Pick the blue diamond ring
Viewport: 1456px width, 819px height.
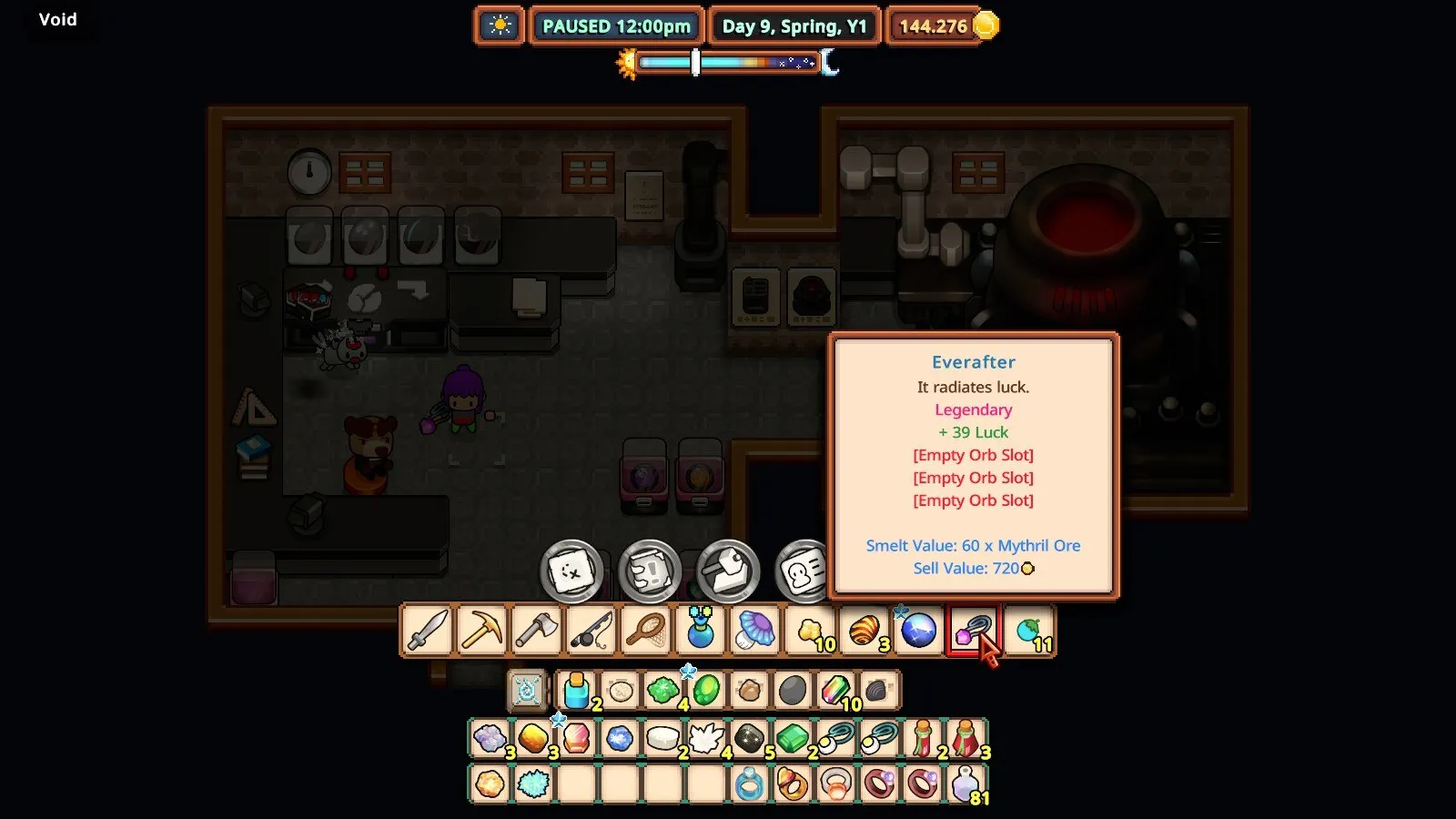[x=749, y=784]
